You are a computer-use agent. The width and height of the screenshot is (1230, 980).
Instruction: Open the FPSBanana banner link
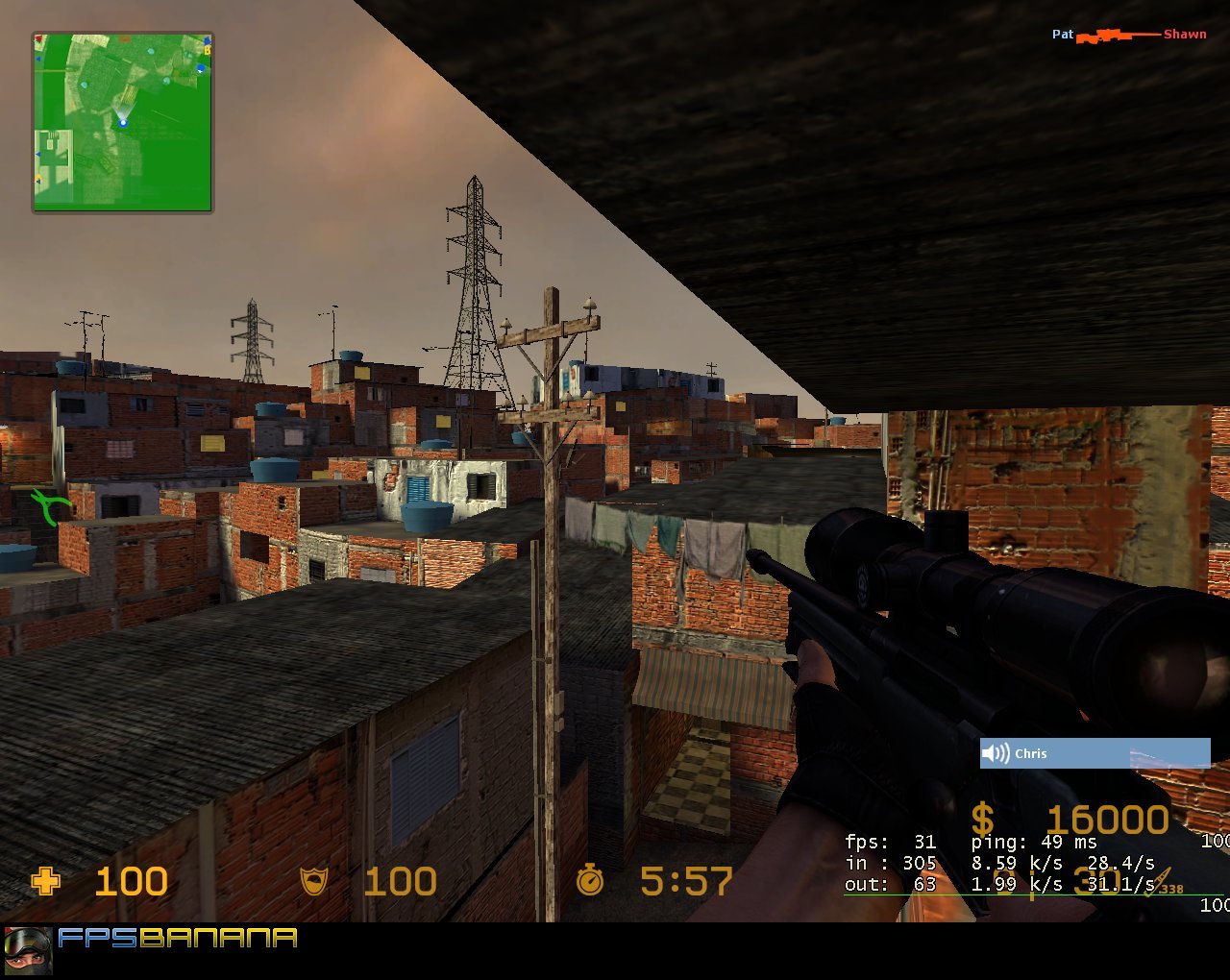click(178, 941)
